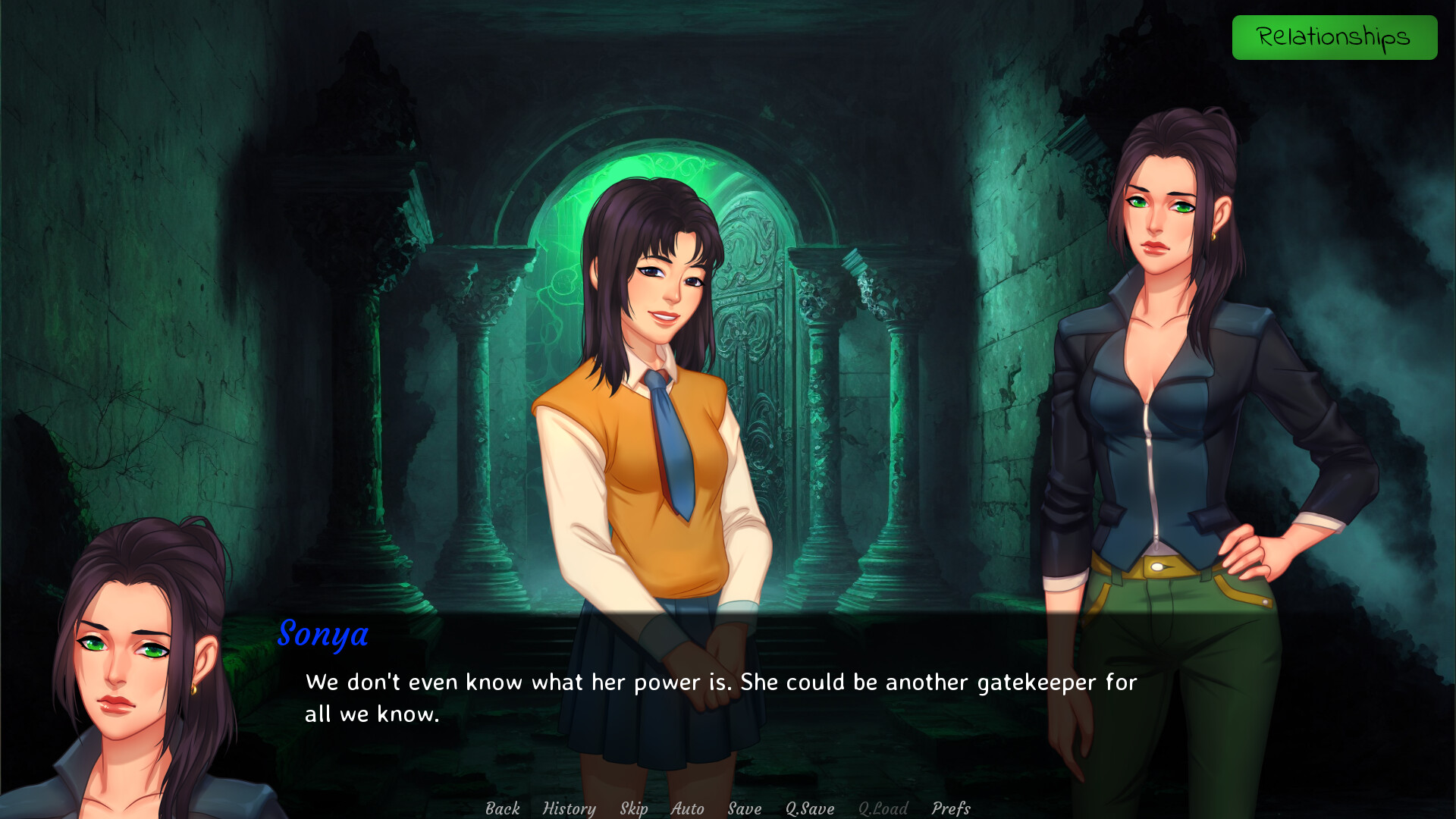The image size is (1456, 819).
Task: Open the Prefs settings menu
Action: [x=950, y=808]
